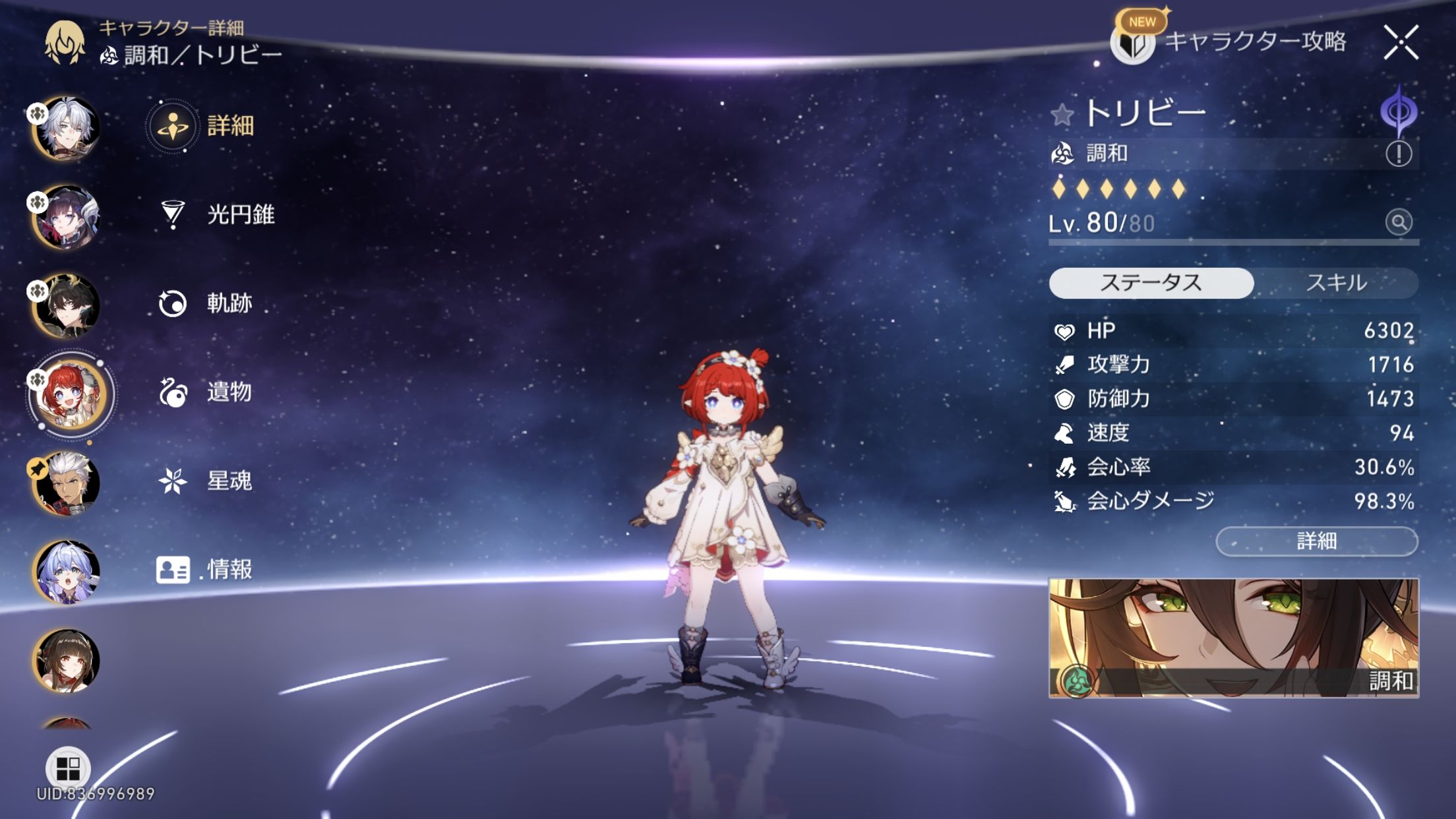Open the キャラクター攻略 character guide

[1230, 42]
